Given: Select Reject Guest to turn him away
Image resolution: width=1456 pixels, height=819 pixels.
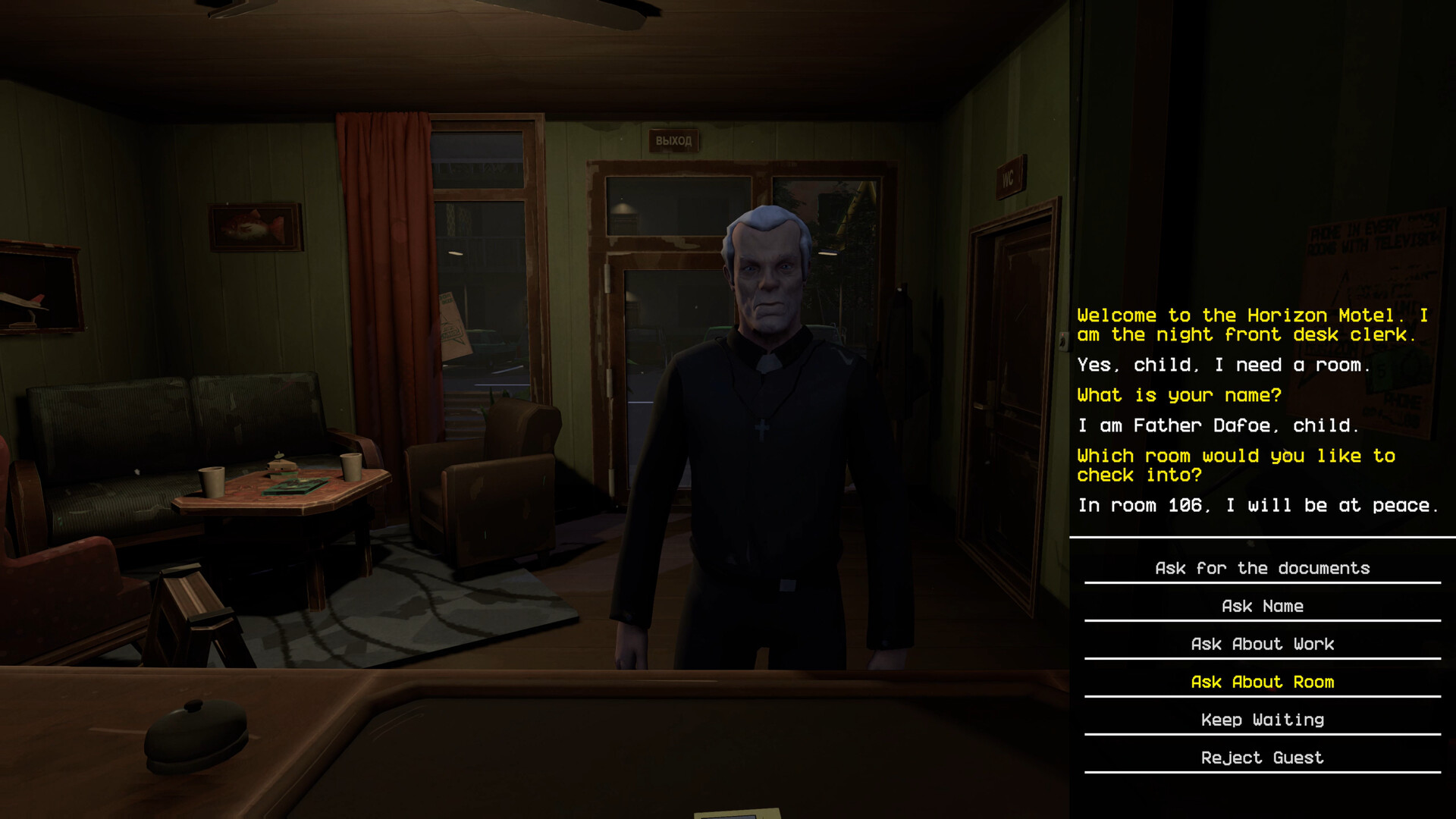Looking at the screenshot, I should (1261, 758).
